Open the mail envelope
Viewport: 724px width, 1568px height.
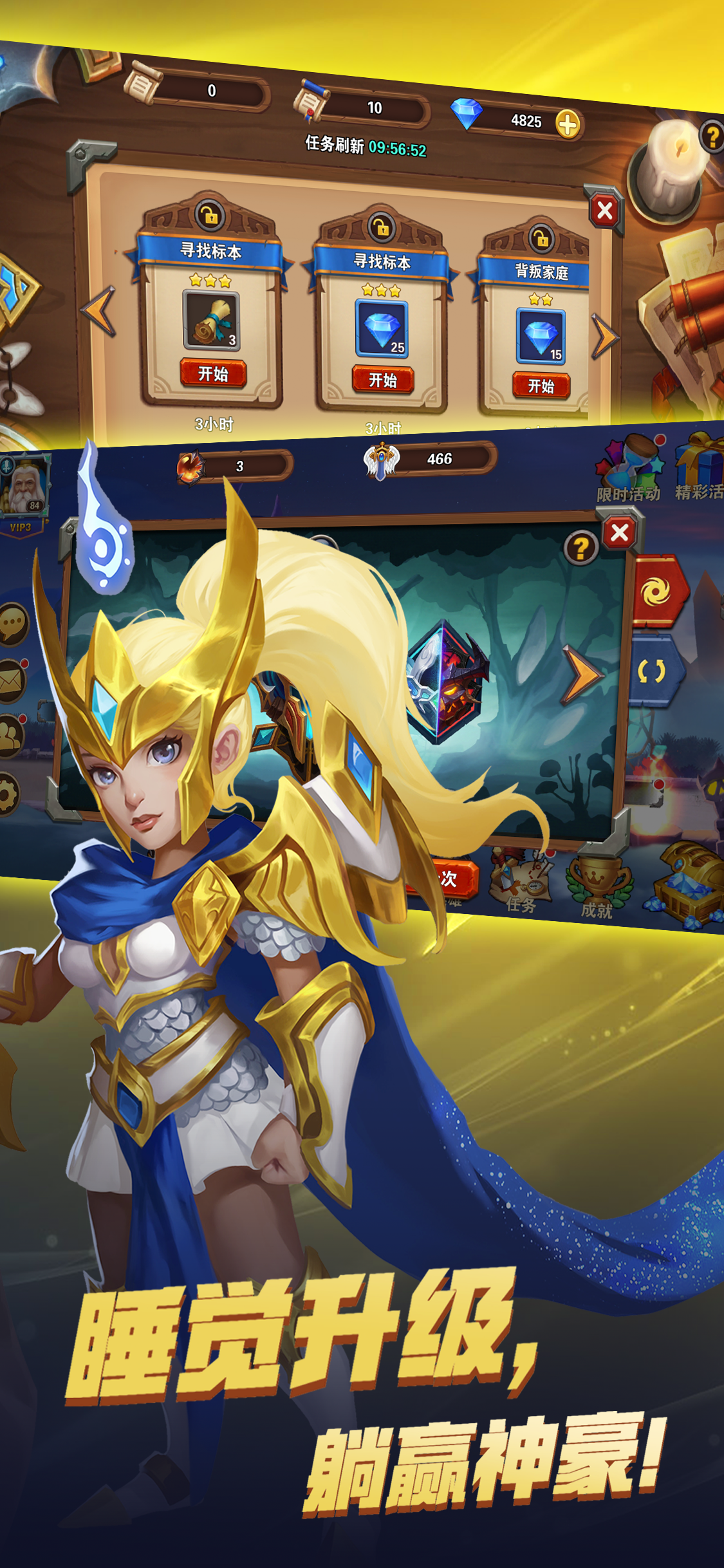point(12,681)
